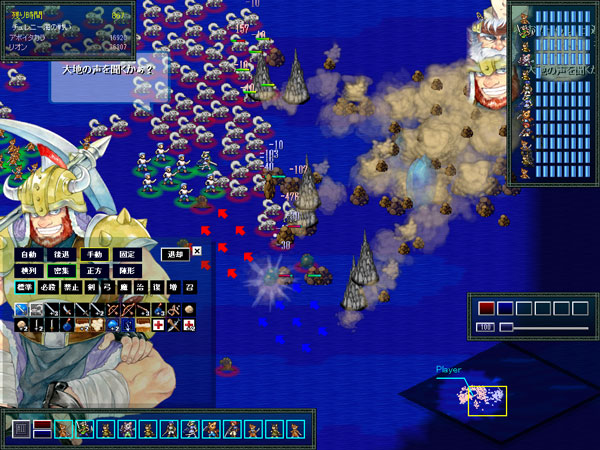Click the grid icon in the bottom unit bar
This screenshot has height=450, width=600.
pos(20,430)
